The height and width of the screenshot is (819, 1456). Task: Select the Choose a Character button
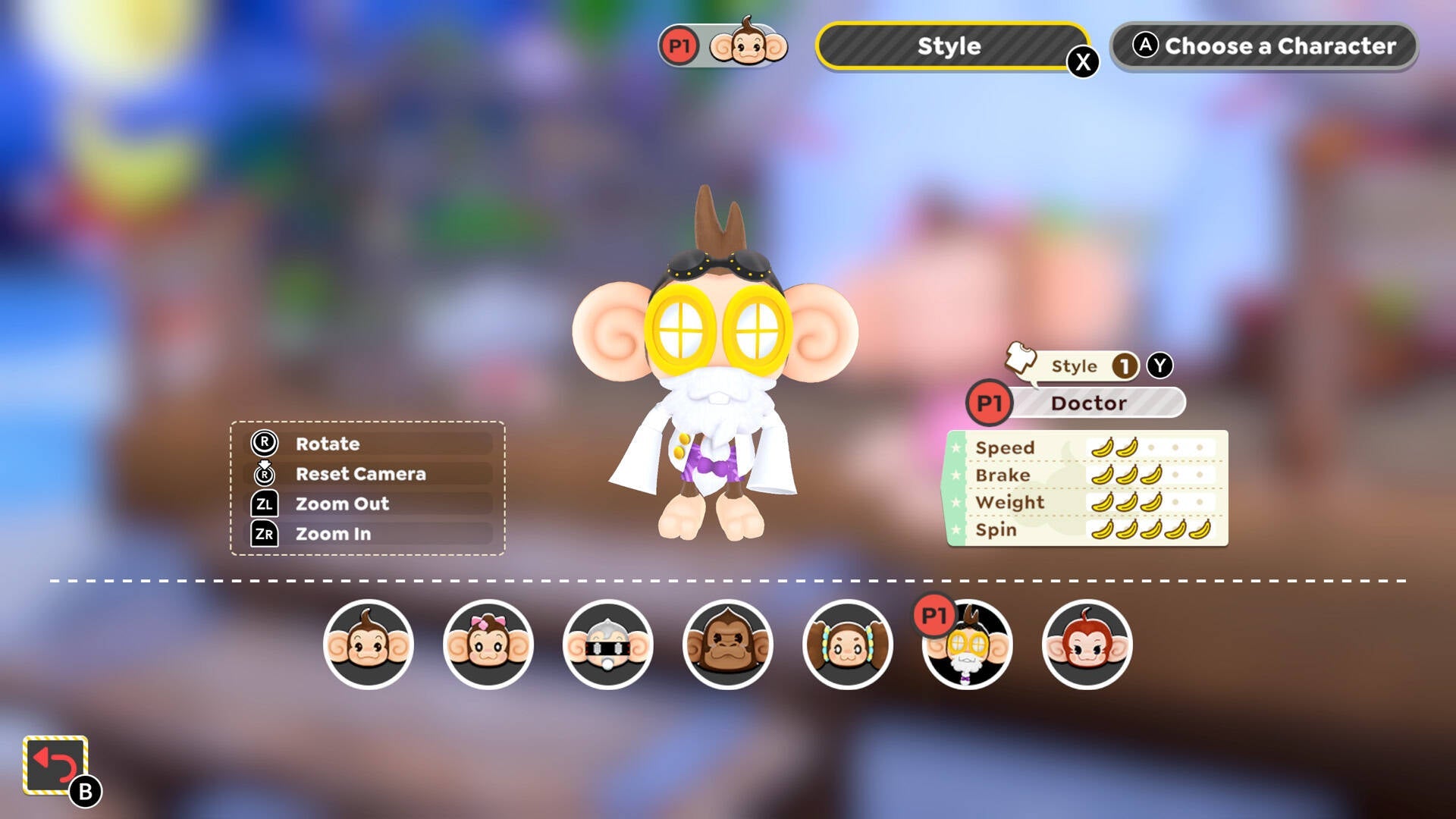1263,46
